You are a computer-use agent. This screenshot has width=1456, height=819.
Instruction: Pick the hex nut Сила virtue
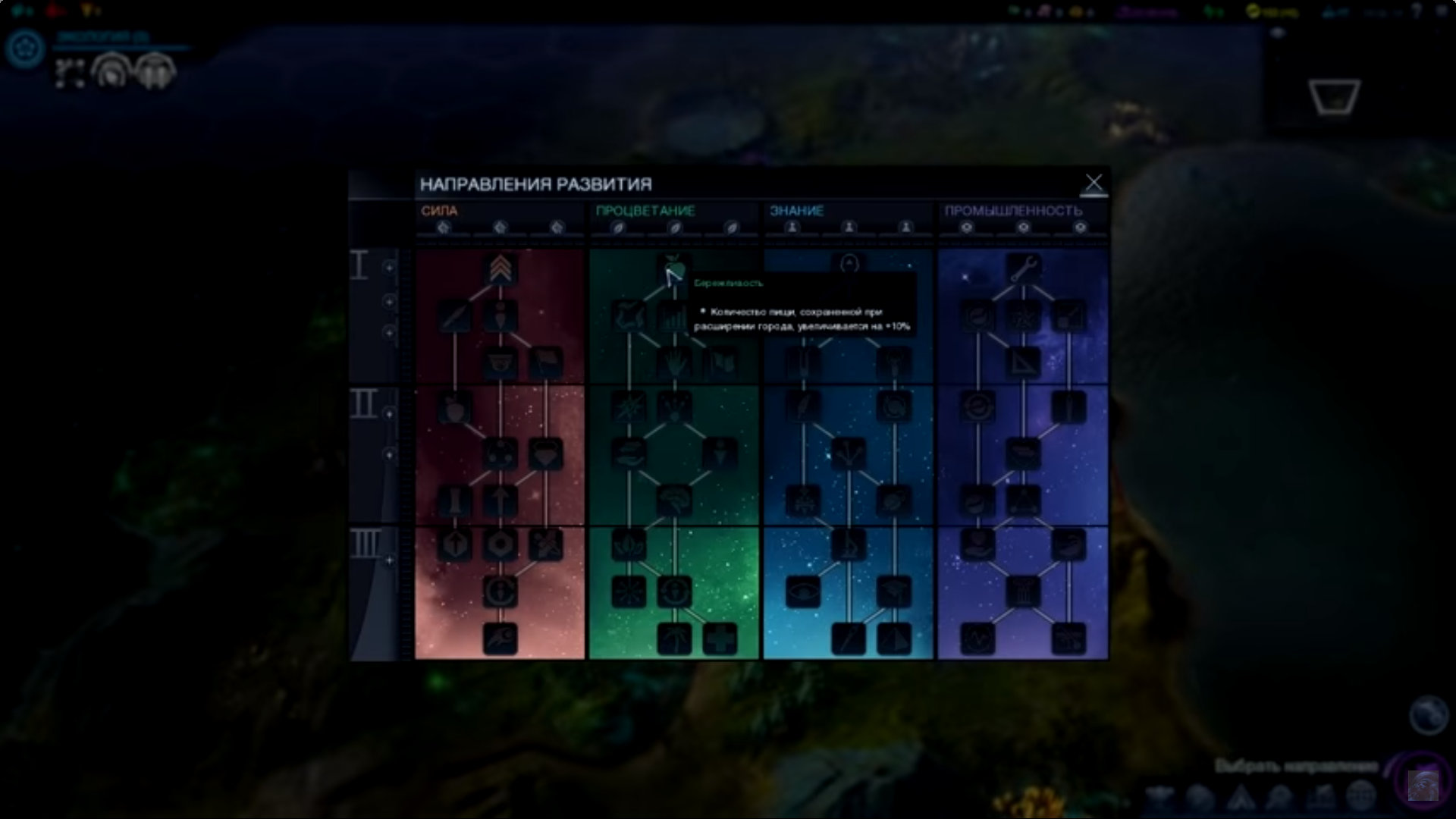click(500, 544)
